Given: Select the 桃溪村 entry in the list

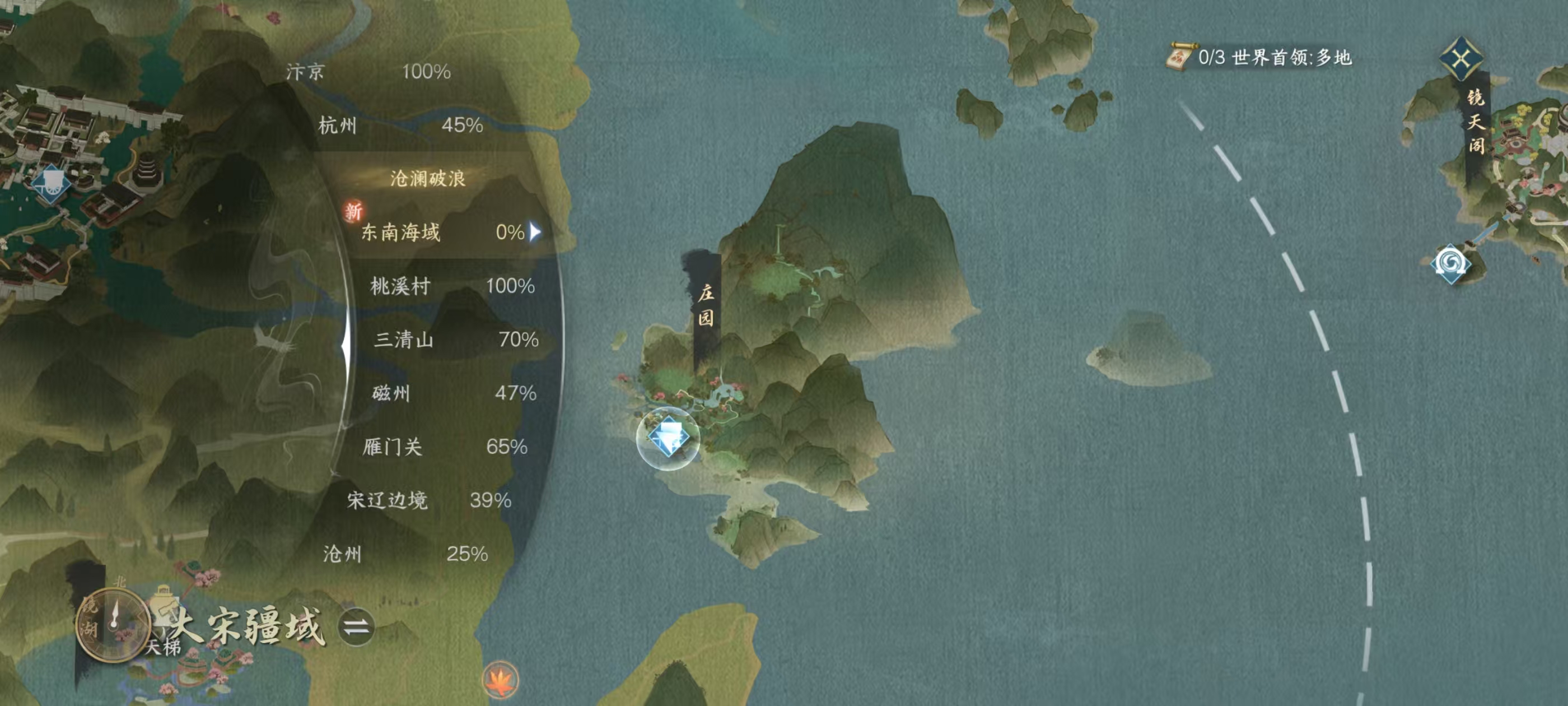Looking at the screenshot, I should point(399,286).
